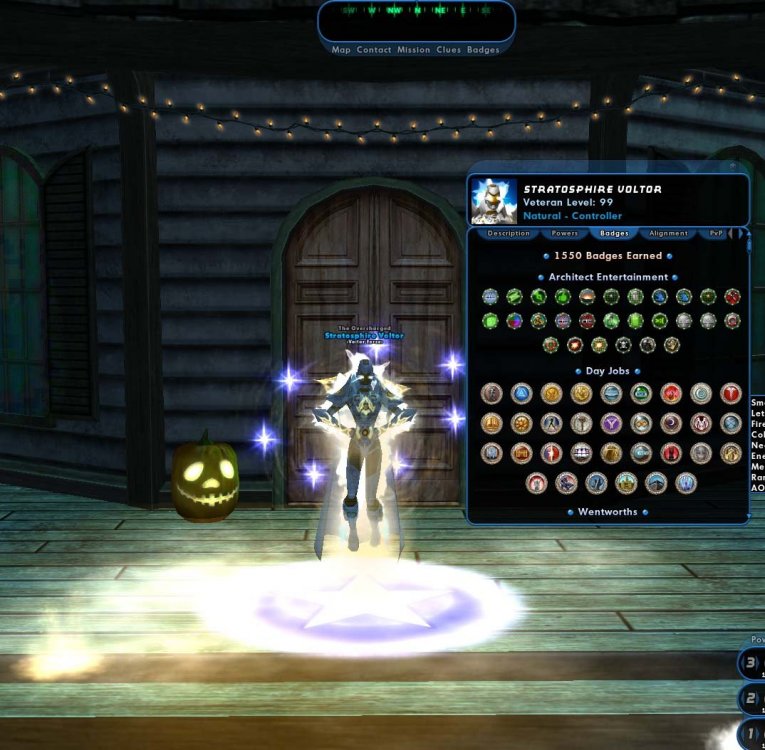The width and height of the screenshot is (765, 750).
Task: Open Badges from the compass bar
Action: 483,50
